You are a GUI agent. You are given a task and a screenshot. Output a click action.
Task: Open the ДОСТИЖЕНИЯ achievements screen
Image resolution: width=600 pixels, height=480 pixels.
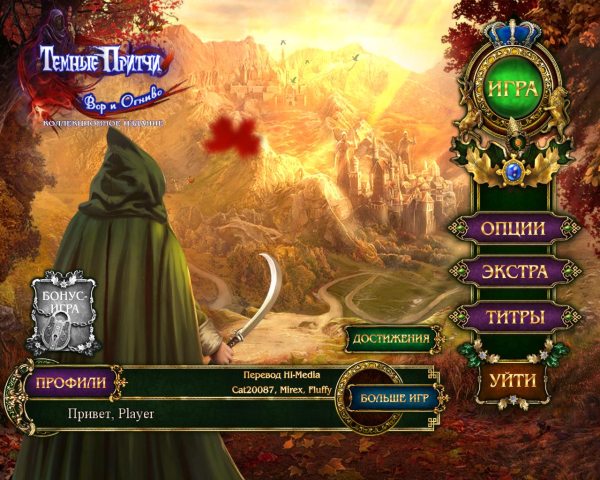[x=393, y=339]
